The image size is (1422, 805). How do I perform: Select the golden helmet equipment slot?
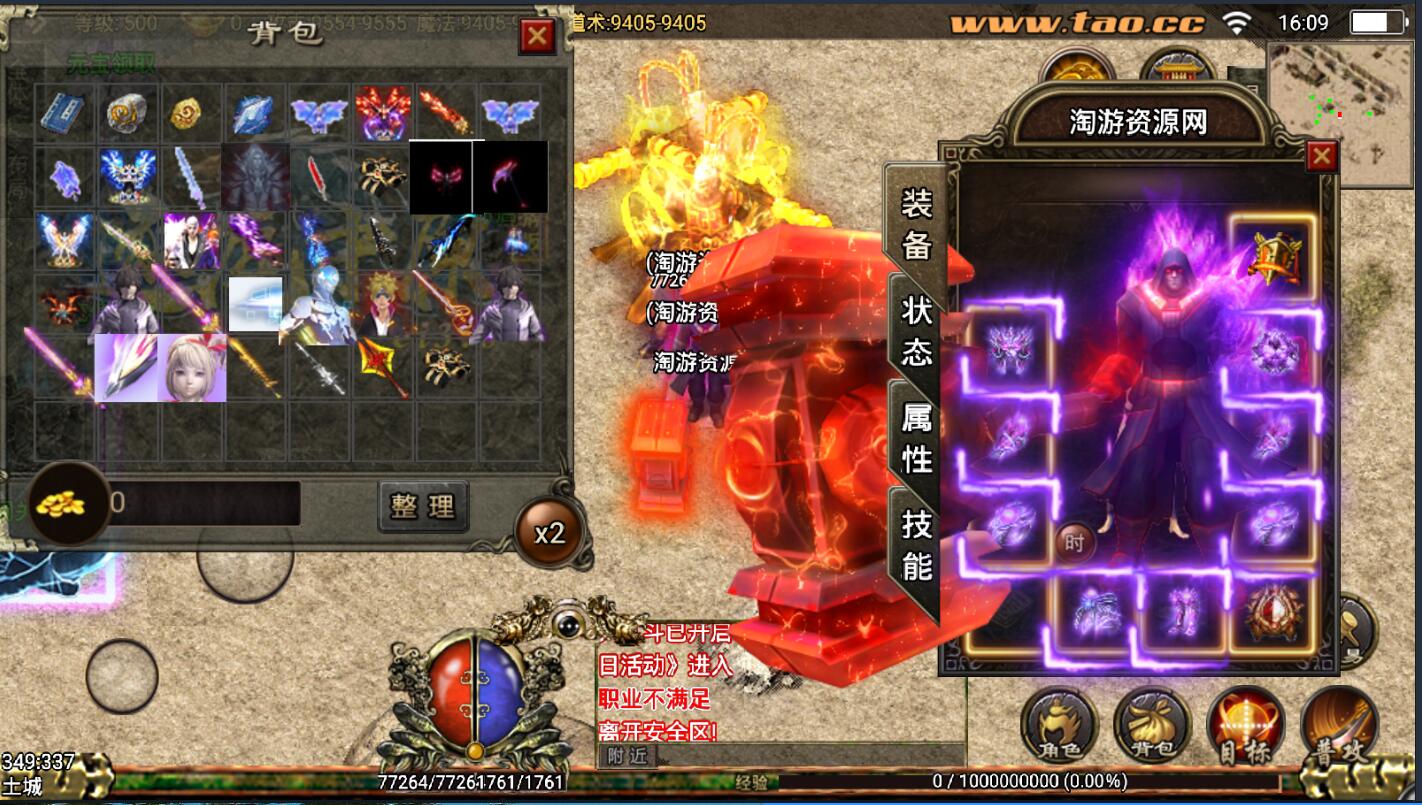(x=1272, y=256)
